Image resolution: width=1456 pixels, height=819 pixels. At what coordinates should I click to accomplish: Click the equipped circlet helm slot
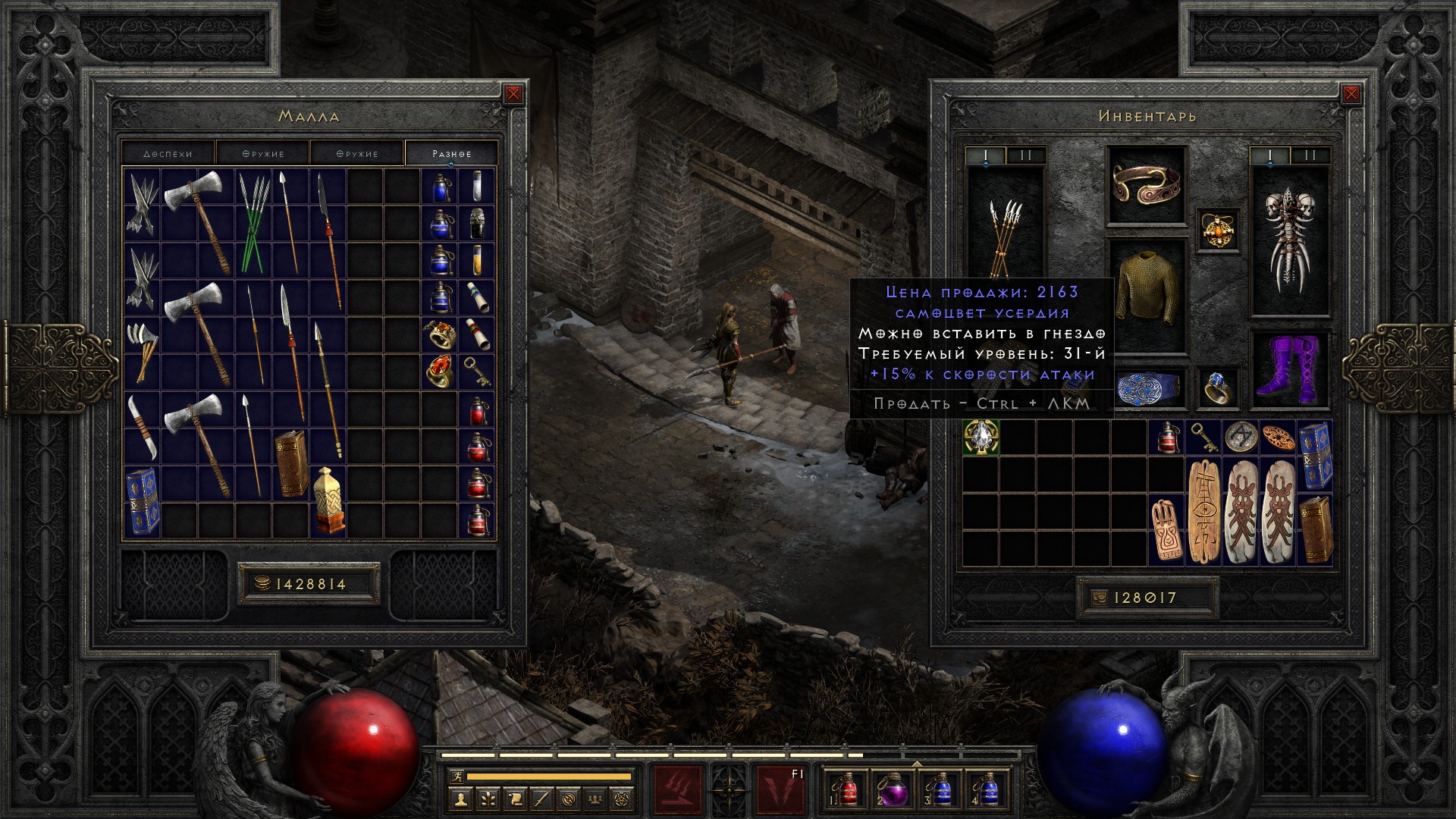coord(1146,186)
